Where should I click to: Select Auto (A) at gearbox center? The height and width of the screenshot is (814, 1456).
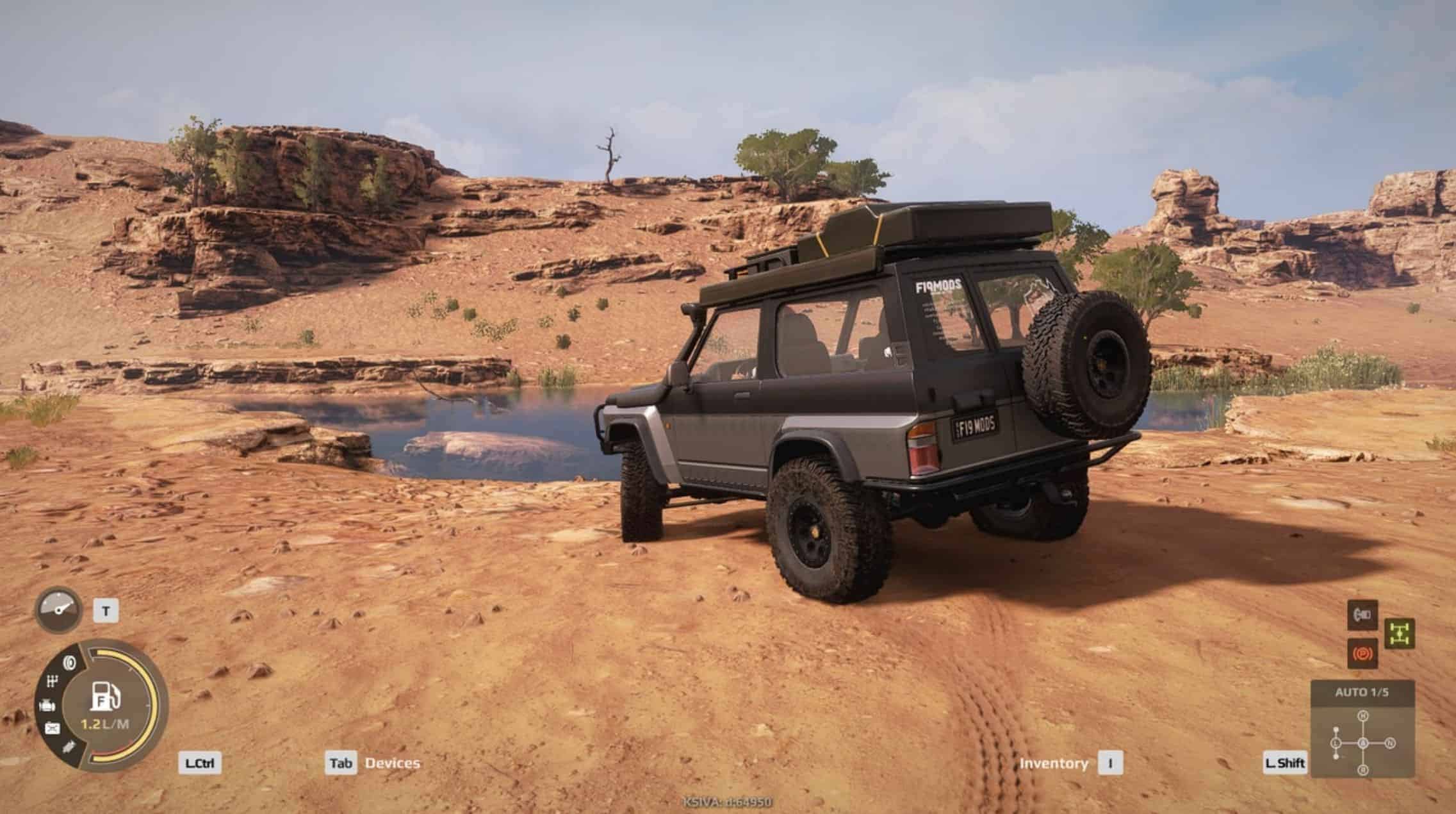tap(1362, 743)
